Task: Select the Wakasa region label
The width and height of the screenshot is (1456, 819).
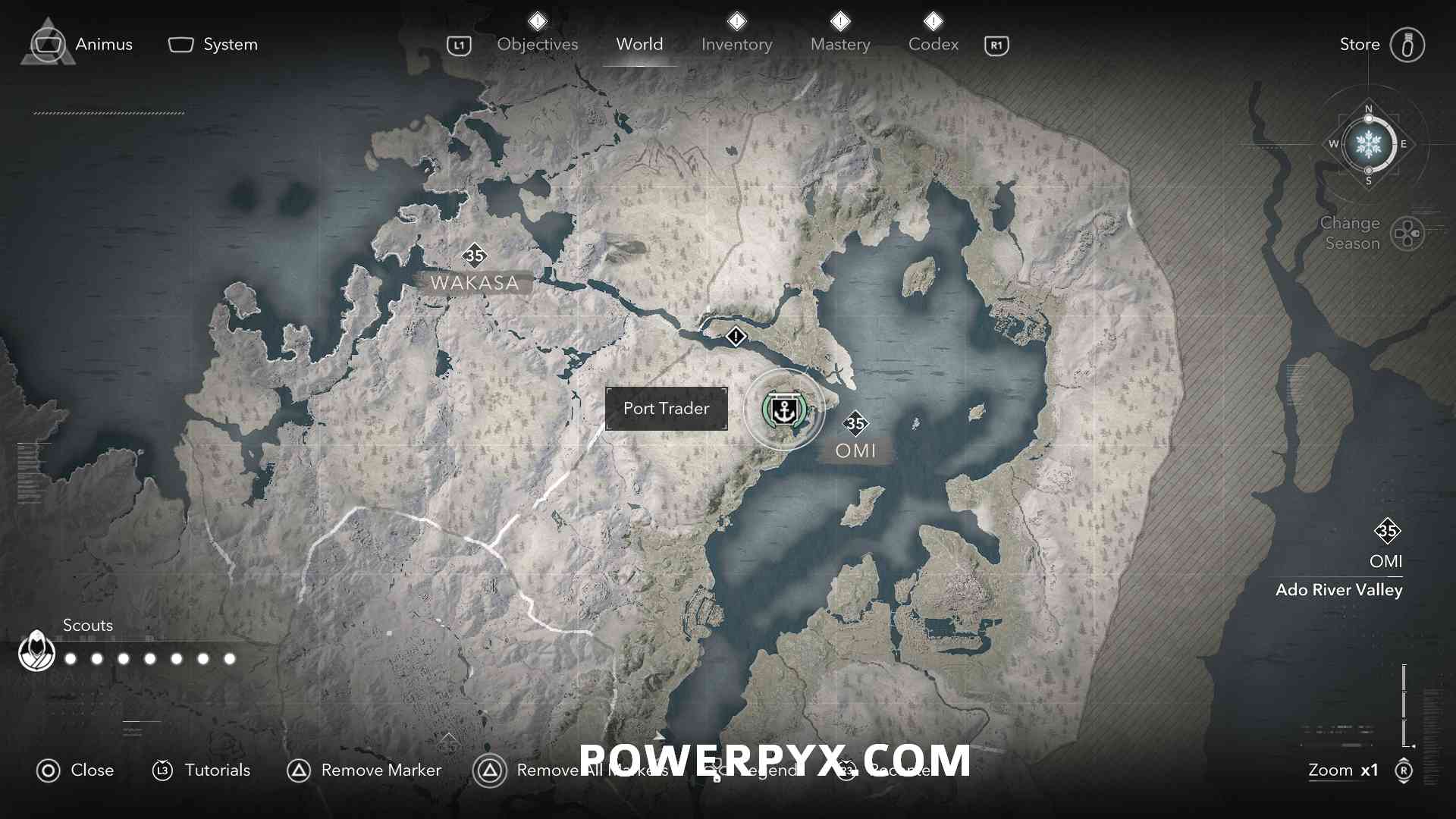Action: pyautogui.click(x=474, y=283)
